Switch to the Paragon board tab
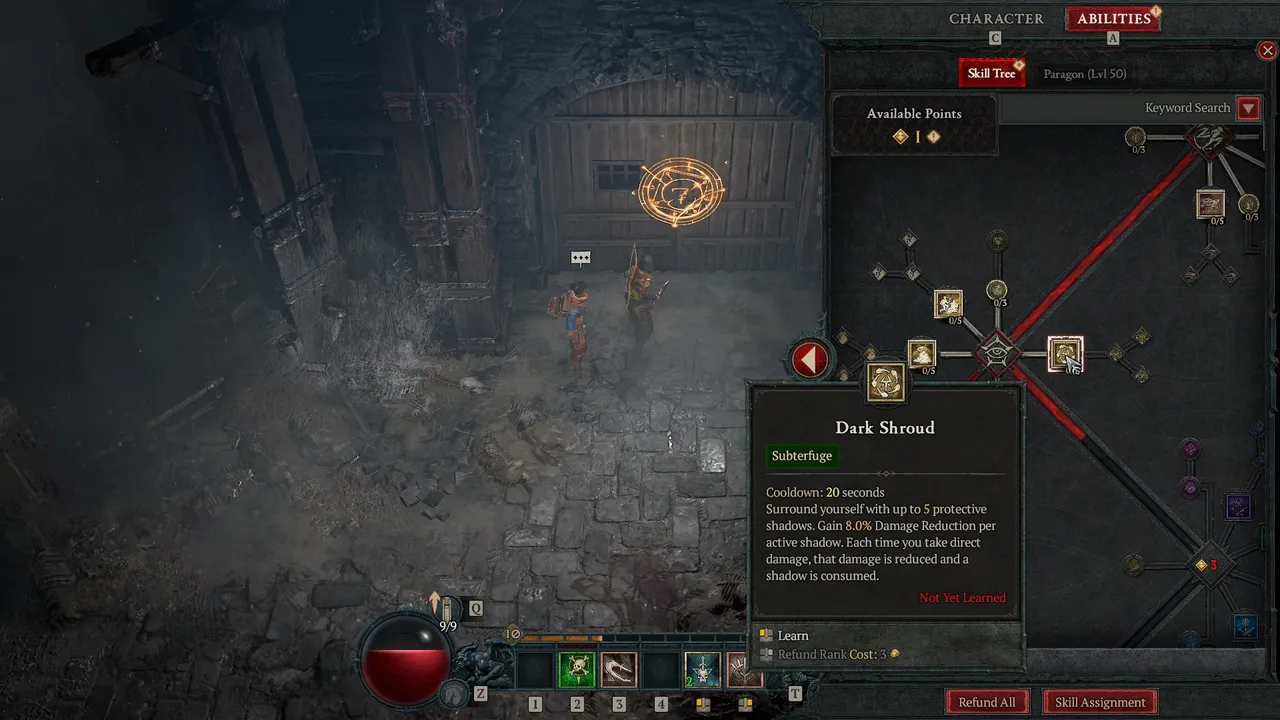 point(1084,74)
